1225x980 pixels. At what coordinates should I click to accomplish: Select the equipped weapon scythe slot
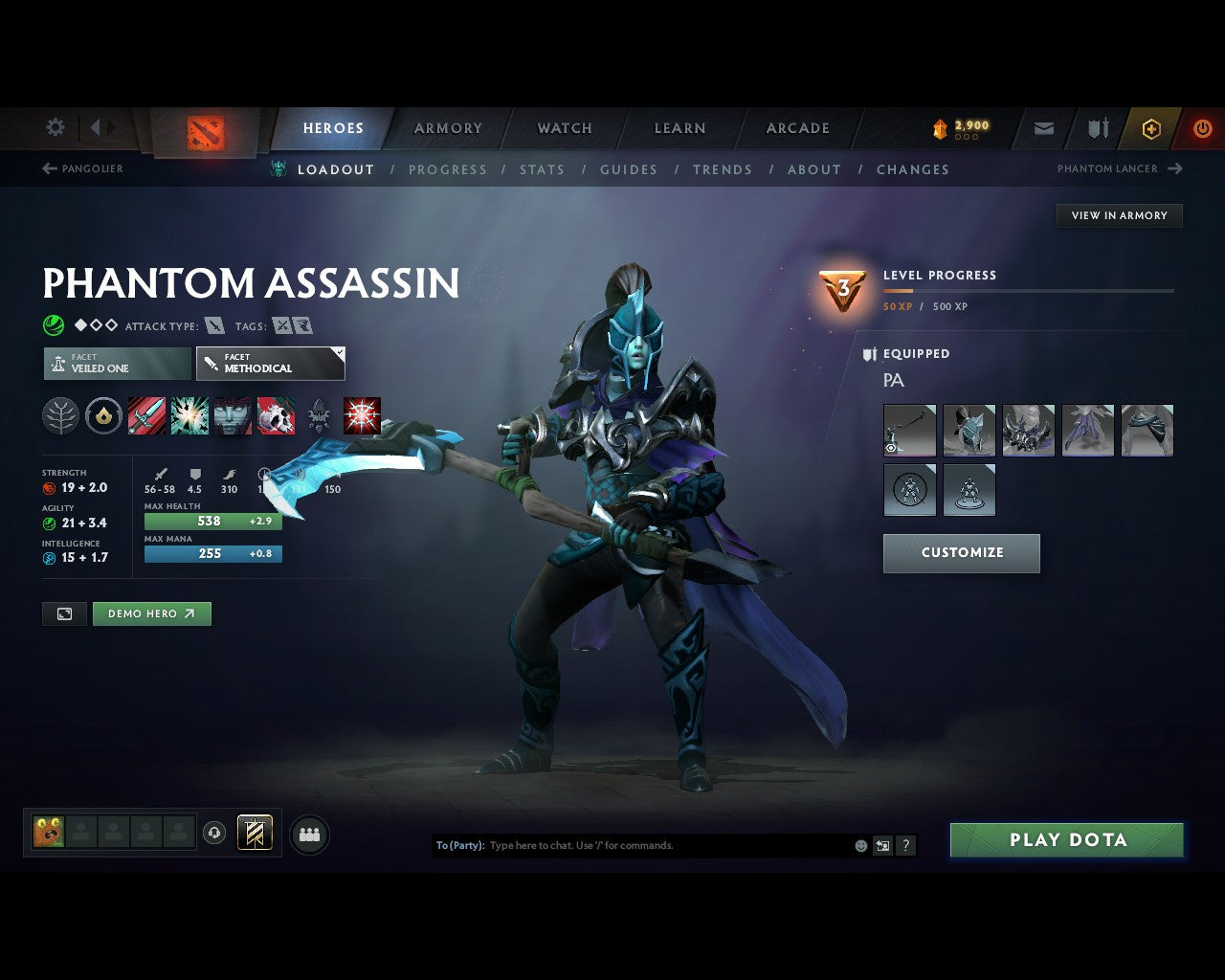click(909, 430)
